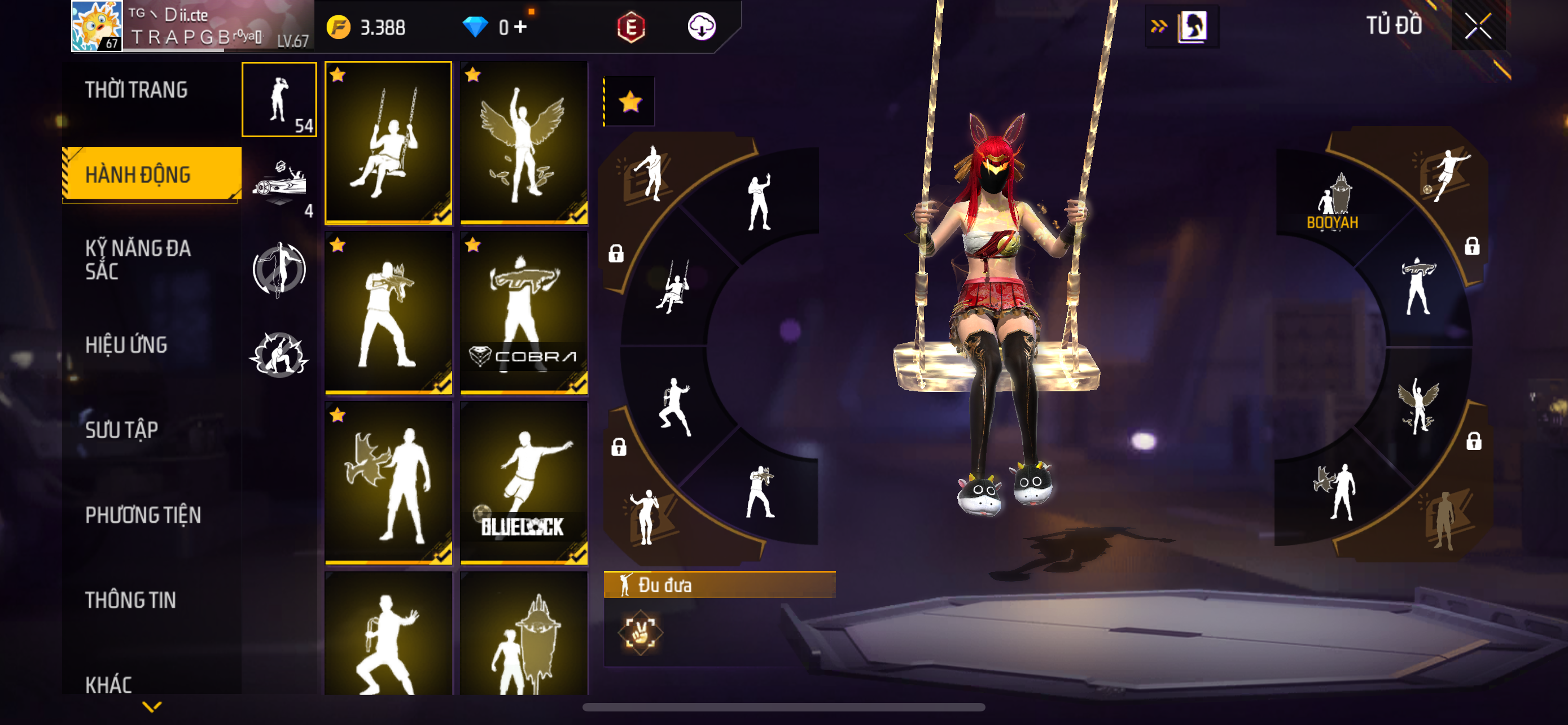Select the Blue Lock soccer kick emote
This screenshot has height=725, width=1568.
tap(523, 483)
